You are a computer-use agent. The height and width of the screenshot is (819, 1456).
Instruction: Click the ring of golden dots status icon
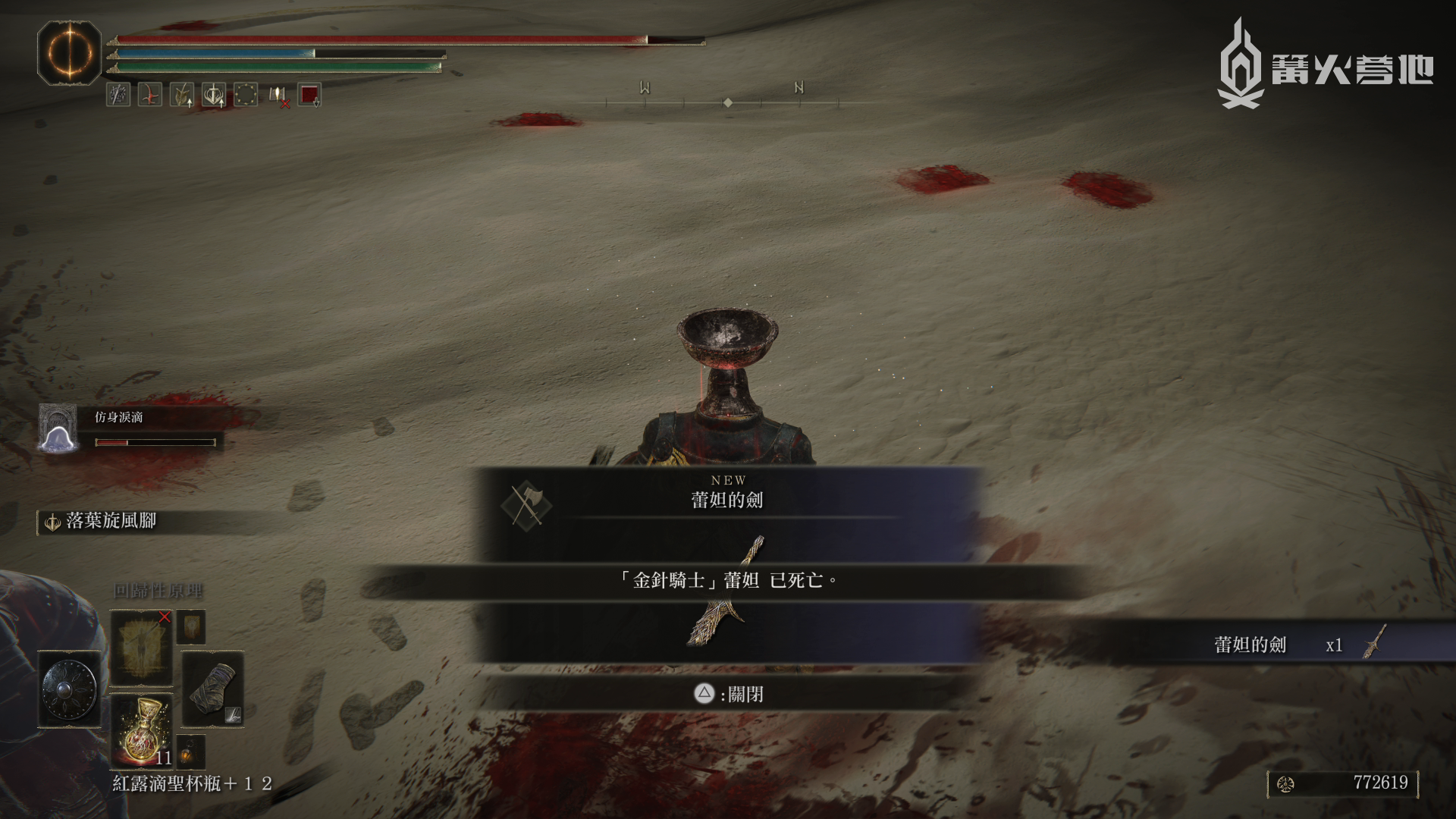pyautogui.click(x=246, y=95)
